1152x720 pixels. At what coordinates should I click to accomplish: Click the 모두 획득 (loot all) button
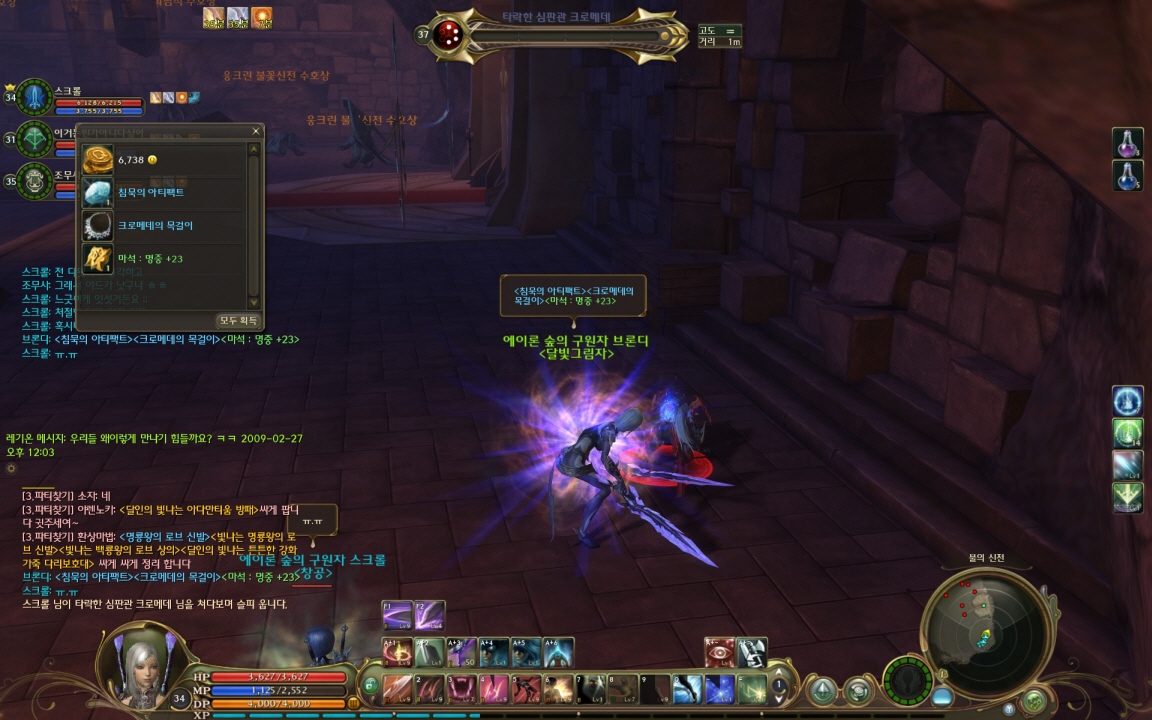click(238, 321)
